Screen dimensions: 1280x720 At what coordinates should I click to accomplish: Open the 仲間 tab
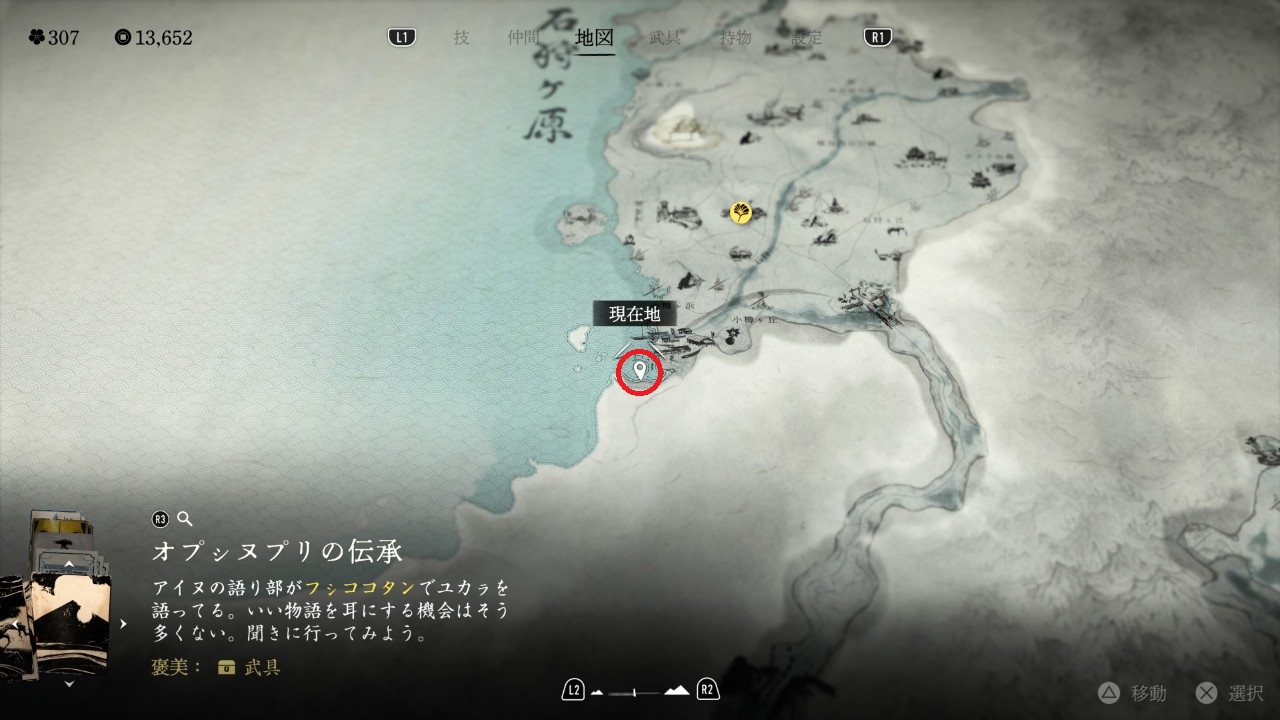point(523,38)
